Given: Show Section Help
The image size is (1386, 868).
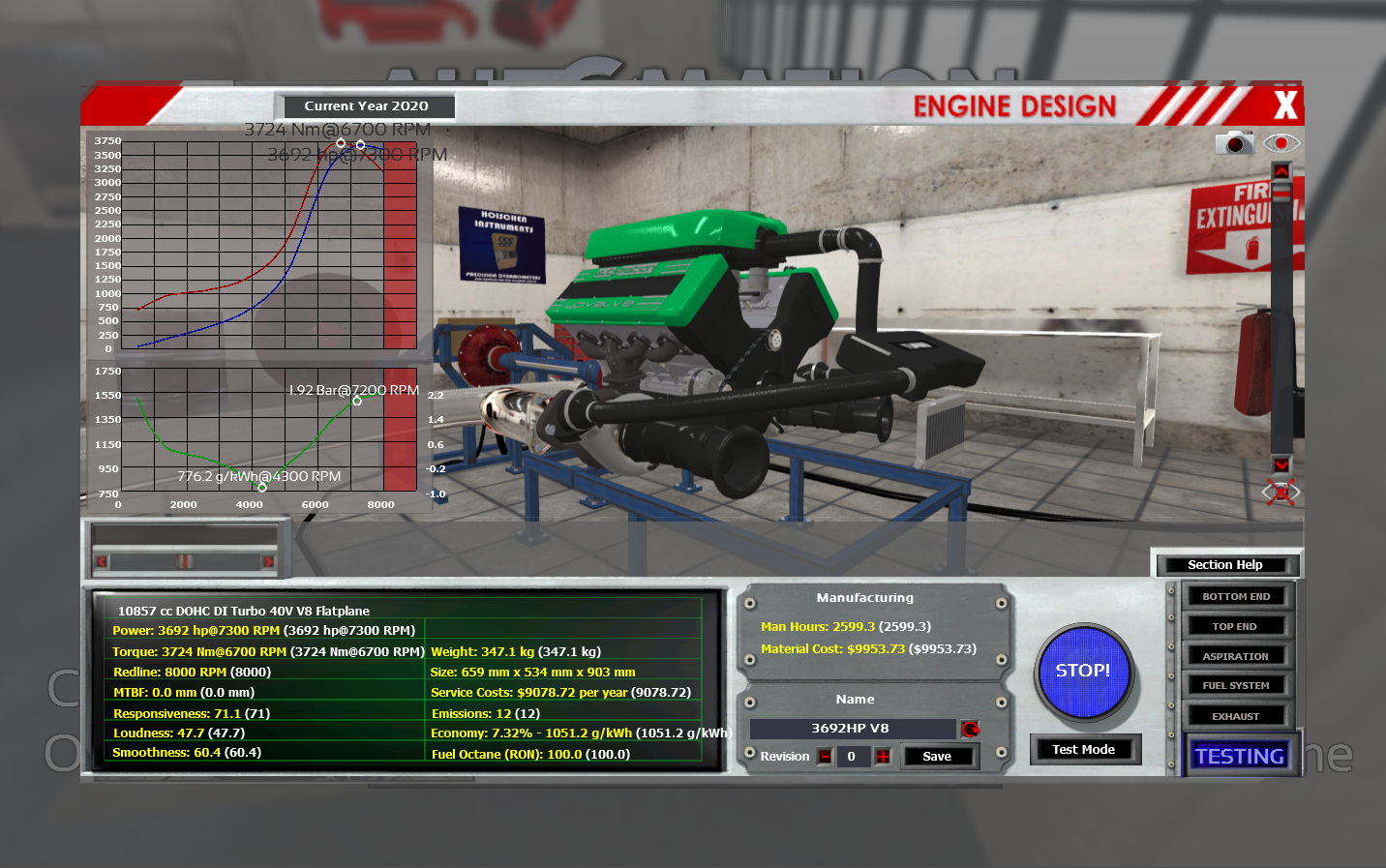Looking at the screenshot, I should click(x=1224, y=565).
